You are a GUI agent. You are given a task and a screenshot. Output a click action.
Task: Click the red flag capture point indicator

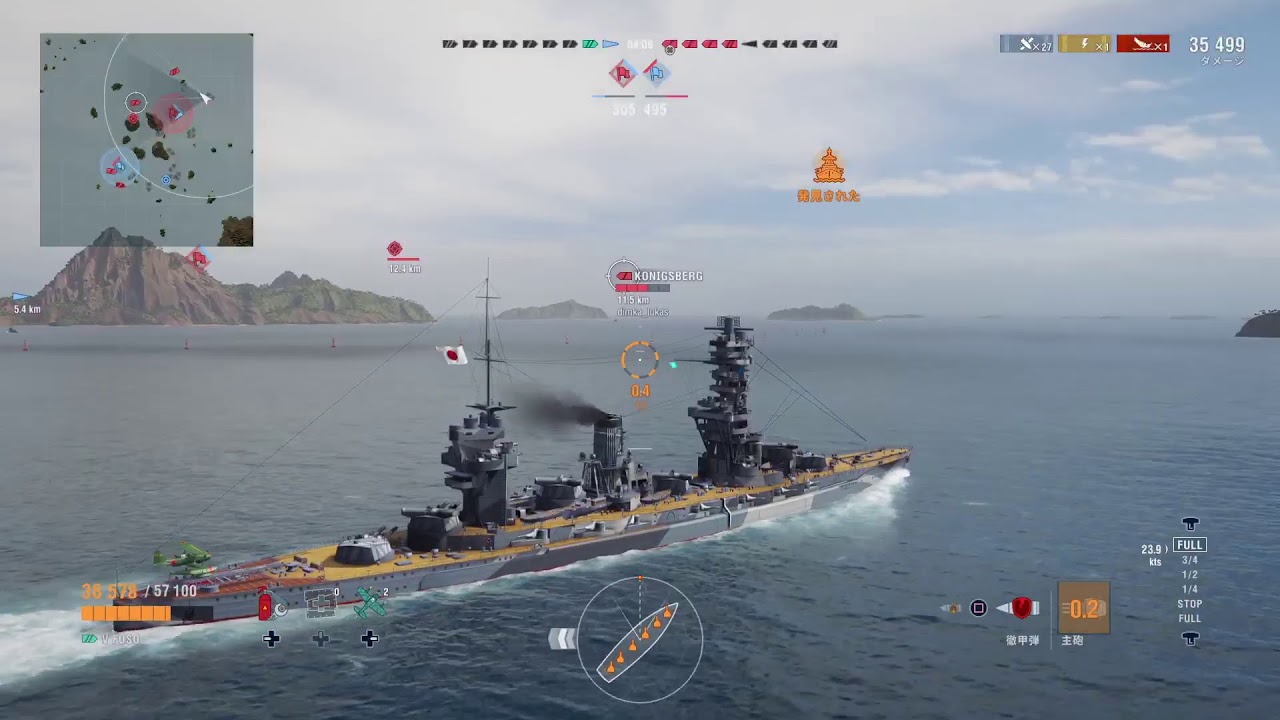pos(623,72)
